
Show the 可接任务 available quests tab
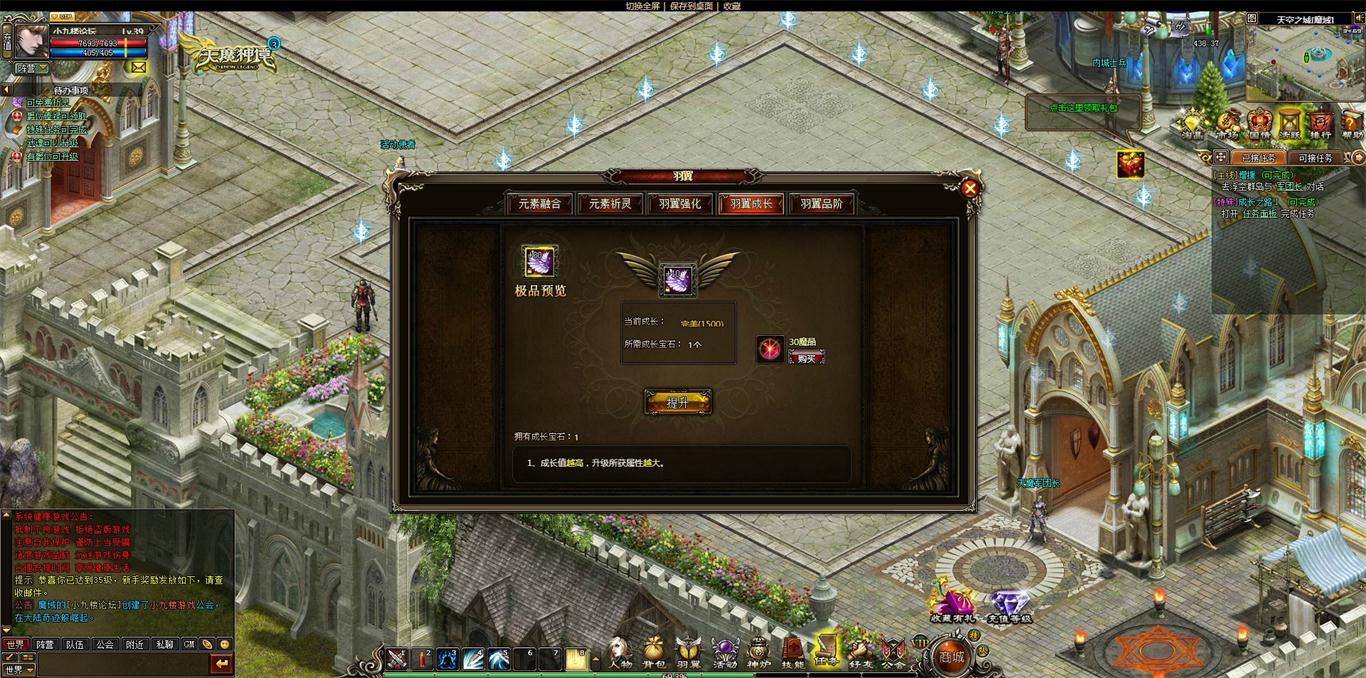[x=1314, y=158]
